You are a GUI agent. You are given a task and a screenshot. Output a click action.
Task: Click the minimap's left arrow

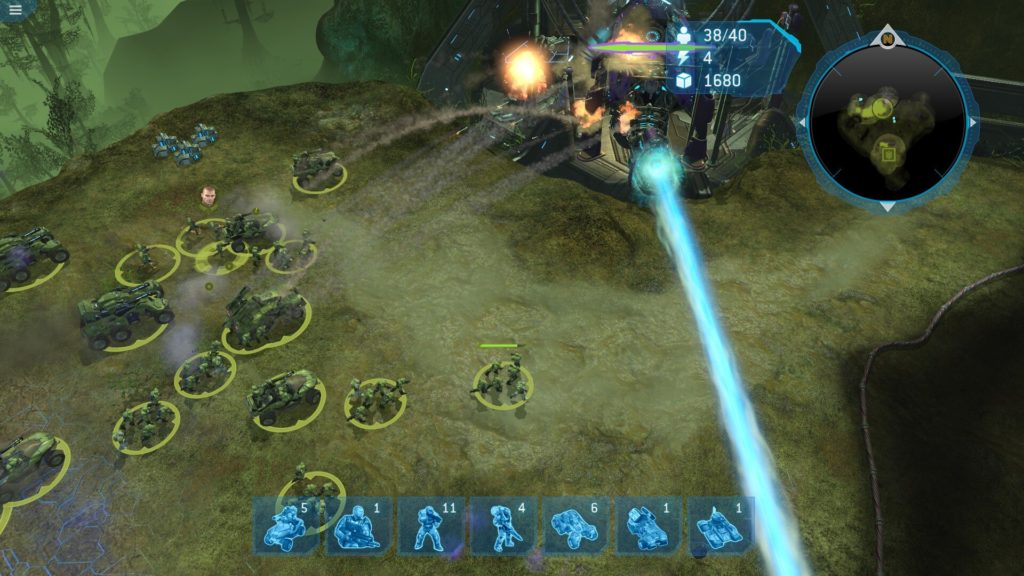pos(800,122)
